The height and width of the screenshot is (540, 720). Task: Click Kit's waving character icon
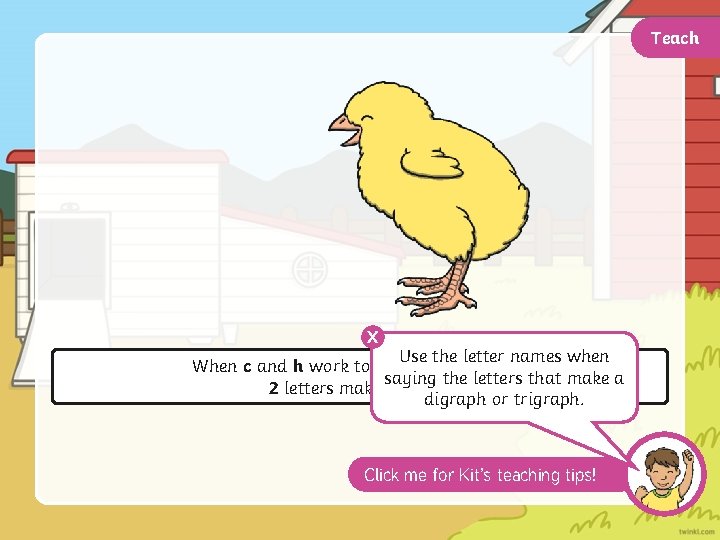coord(664,474)
